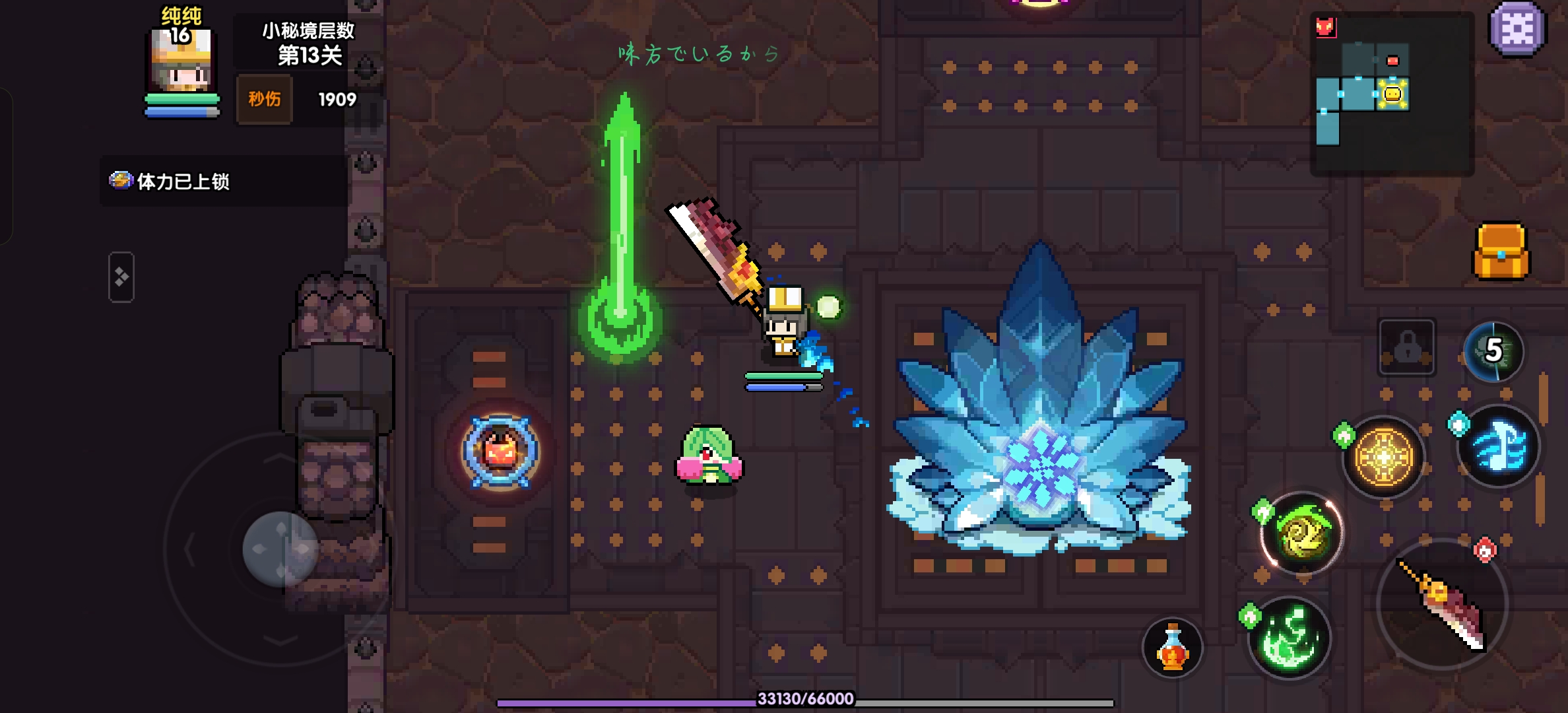1568x713 pixels.
Task: Open the purple grid menu button
Action: (1517, 28)
